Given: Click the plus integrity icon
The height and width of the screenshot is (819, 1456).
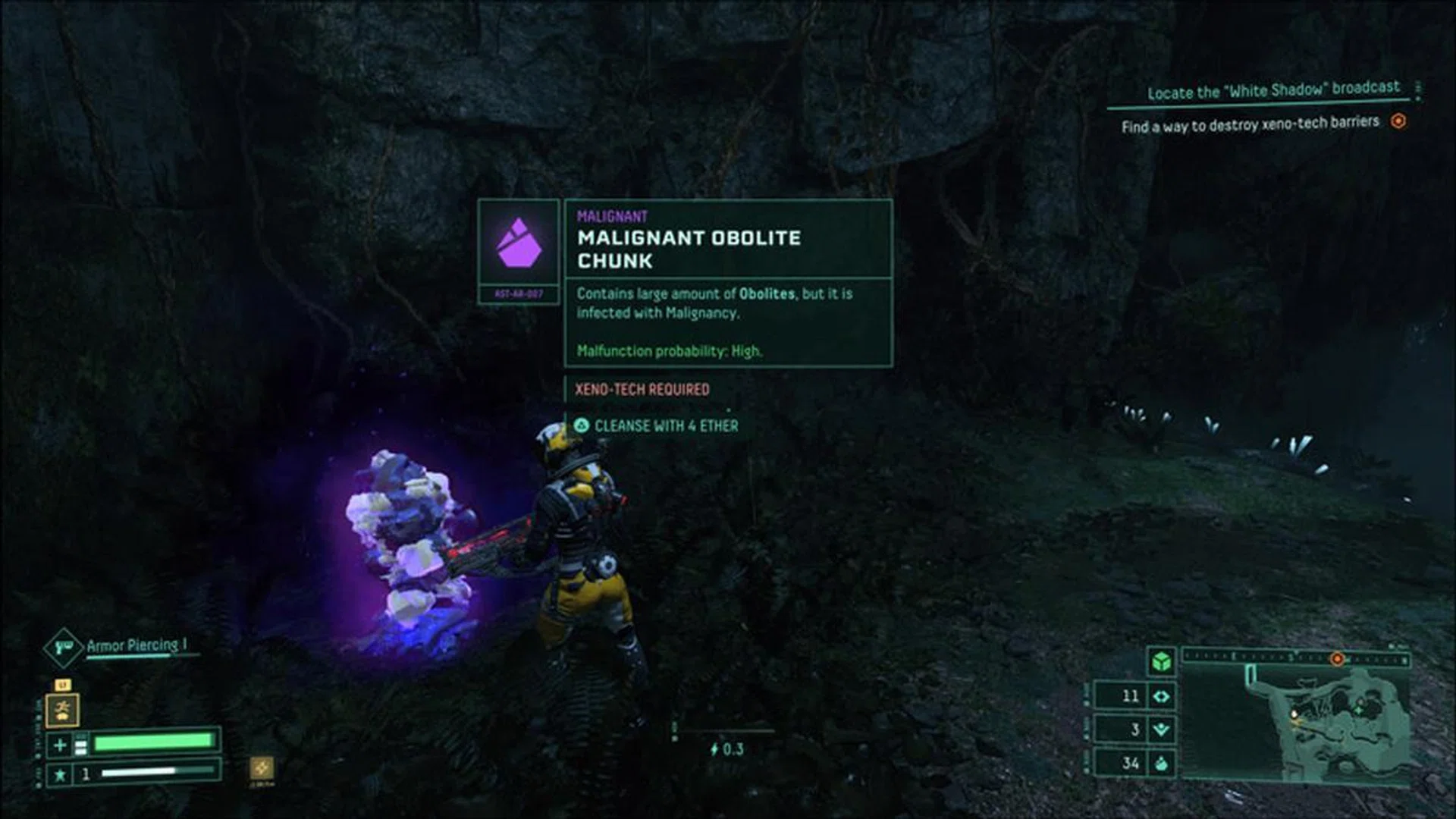Looking at the screenshot, I should (60, 745).
